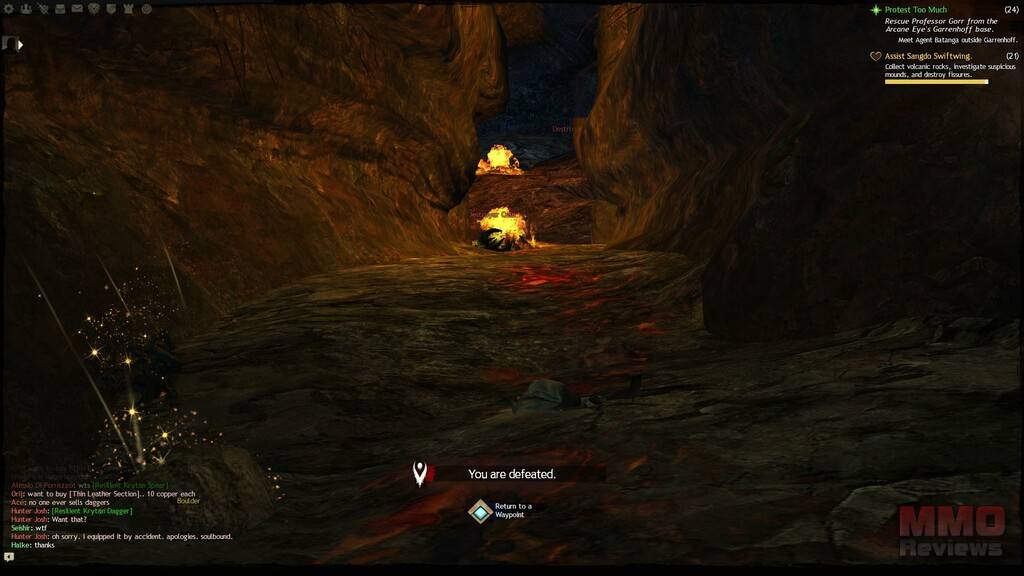Expand the party panel arrow
The image size is (1024, 576).
(20, 44)
